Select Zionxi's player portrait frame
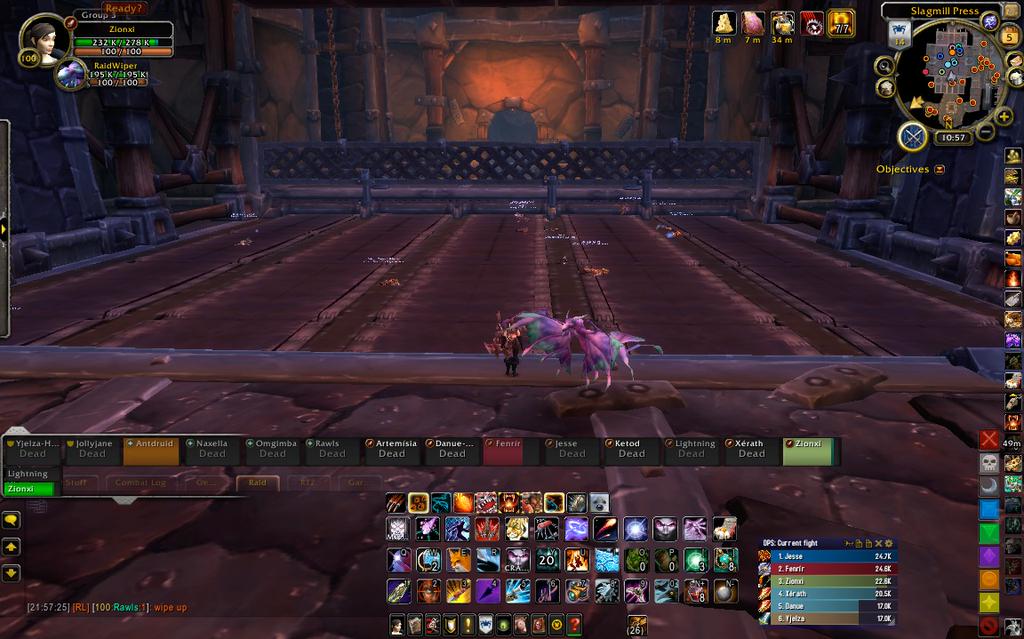The width and height of the screenshot is (1024, 639). pyautogui.click(x=44, y=40)
